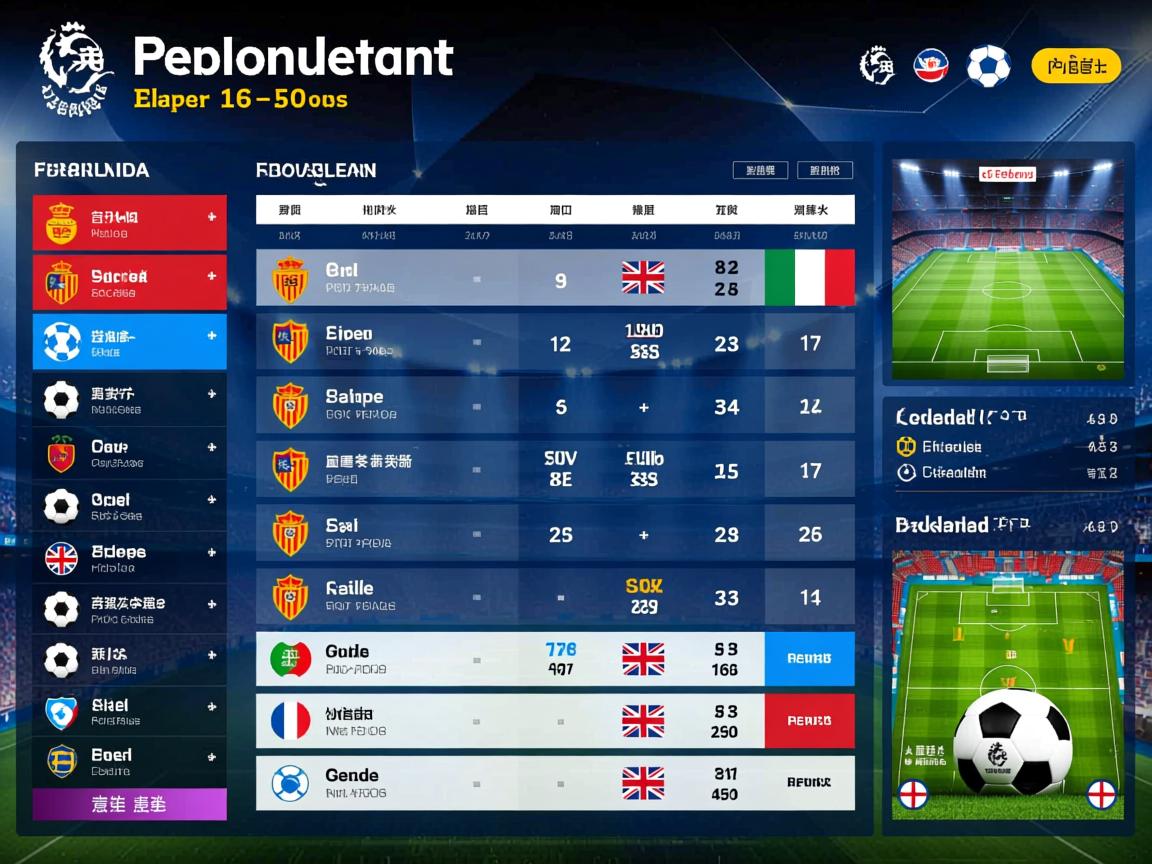This screenshot has width=1152, height=864.
Task: Choose the Italian flag cell in the Brd row
Action: 809,278
